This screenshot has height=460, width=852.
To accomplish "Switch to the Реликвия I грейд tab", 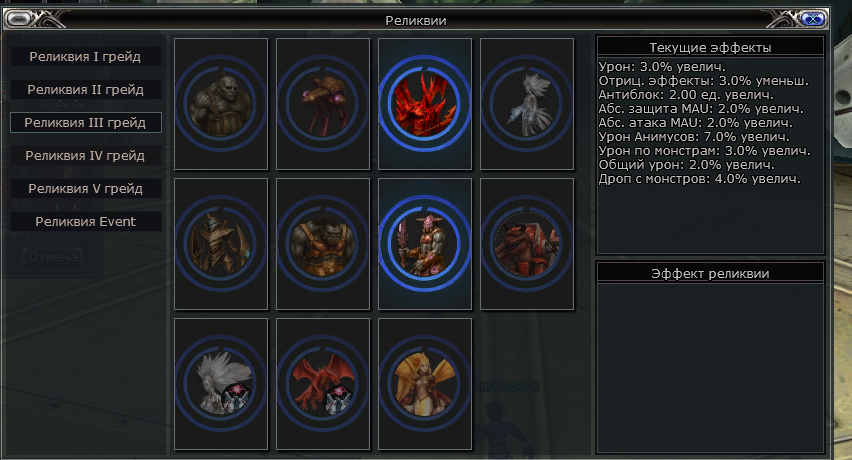I will pyautogui.click(x=85, y=57).
